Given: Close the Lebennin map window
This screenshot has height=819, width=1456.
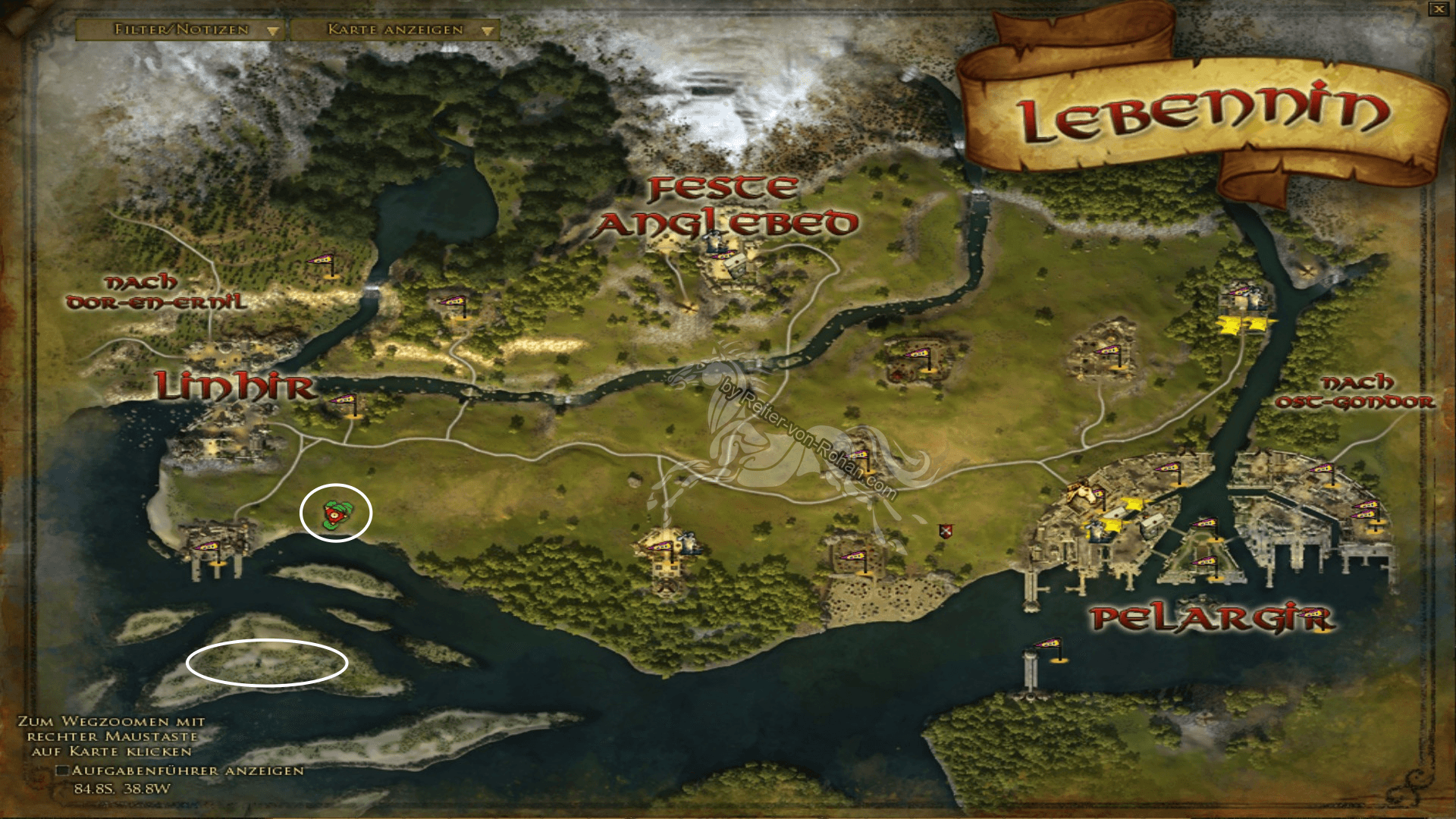Looking at the screenshot, I should pos(1439,8).
